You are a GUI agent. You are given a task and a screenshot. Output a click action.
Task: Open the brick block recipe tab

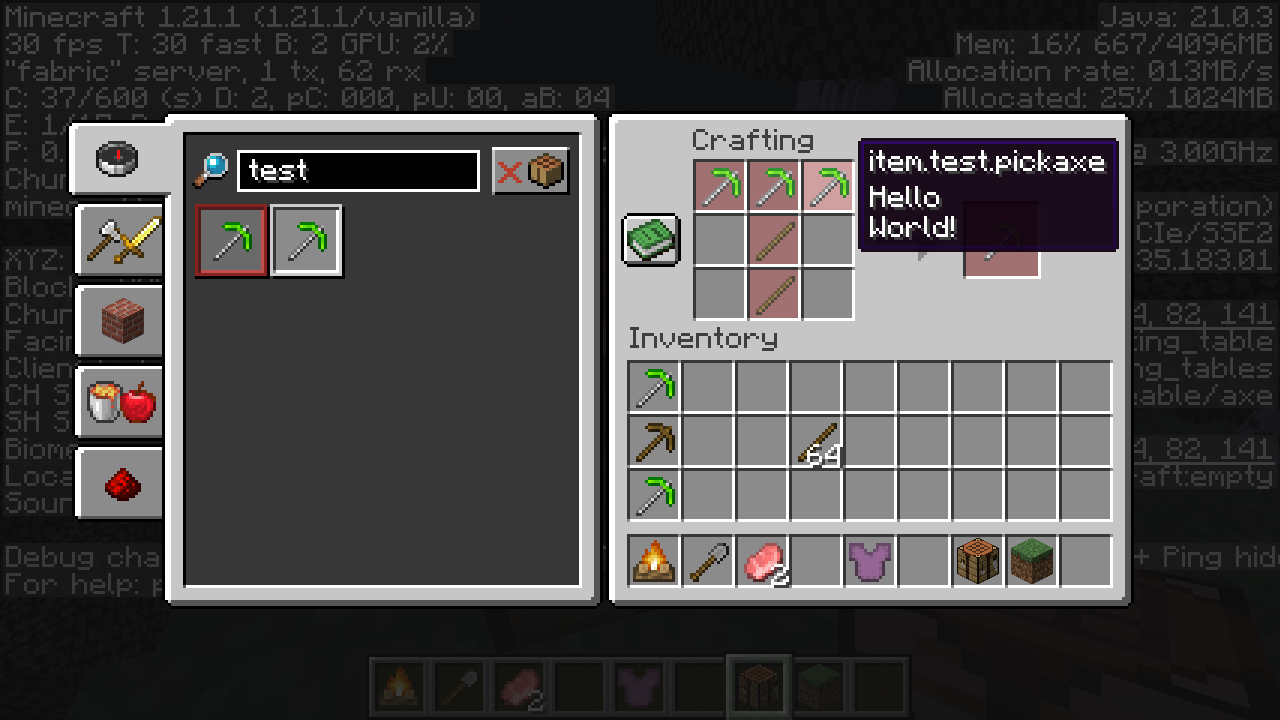pos(120,321)
